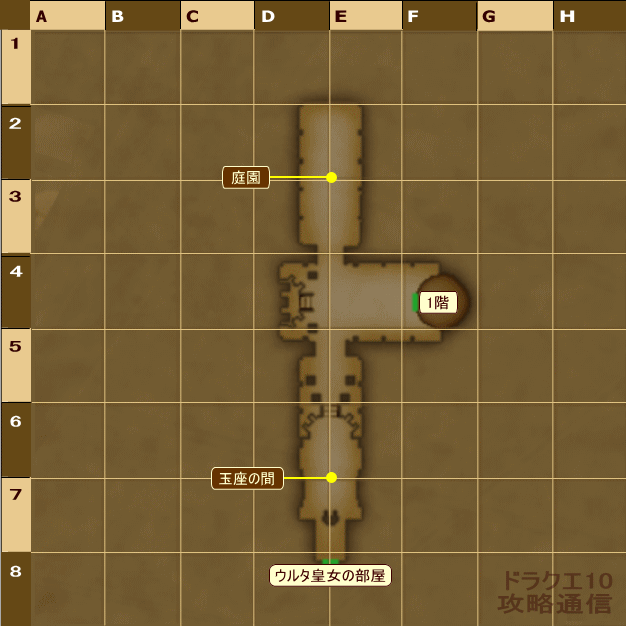Image resolution: width=626 pixels, height=626 pixels.
Task: Click the green exit marker beside 1階
Action: [415, 302]
